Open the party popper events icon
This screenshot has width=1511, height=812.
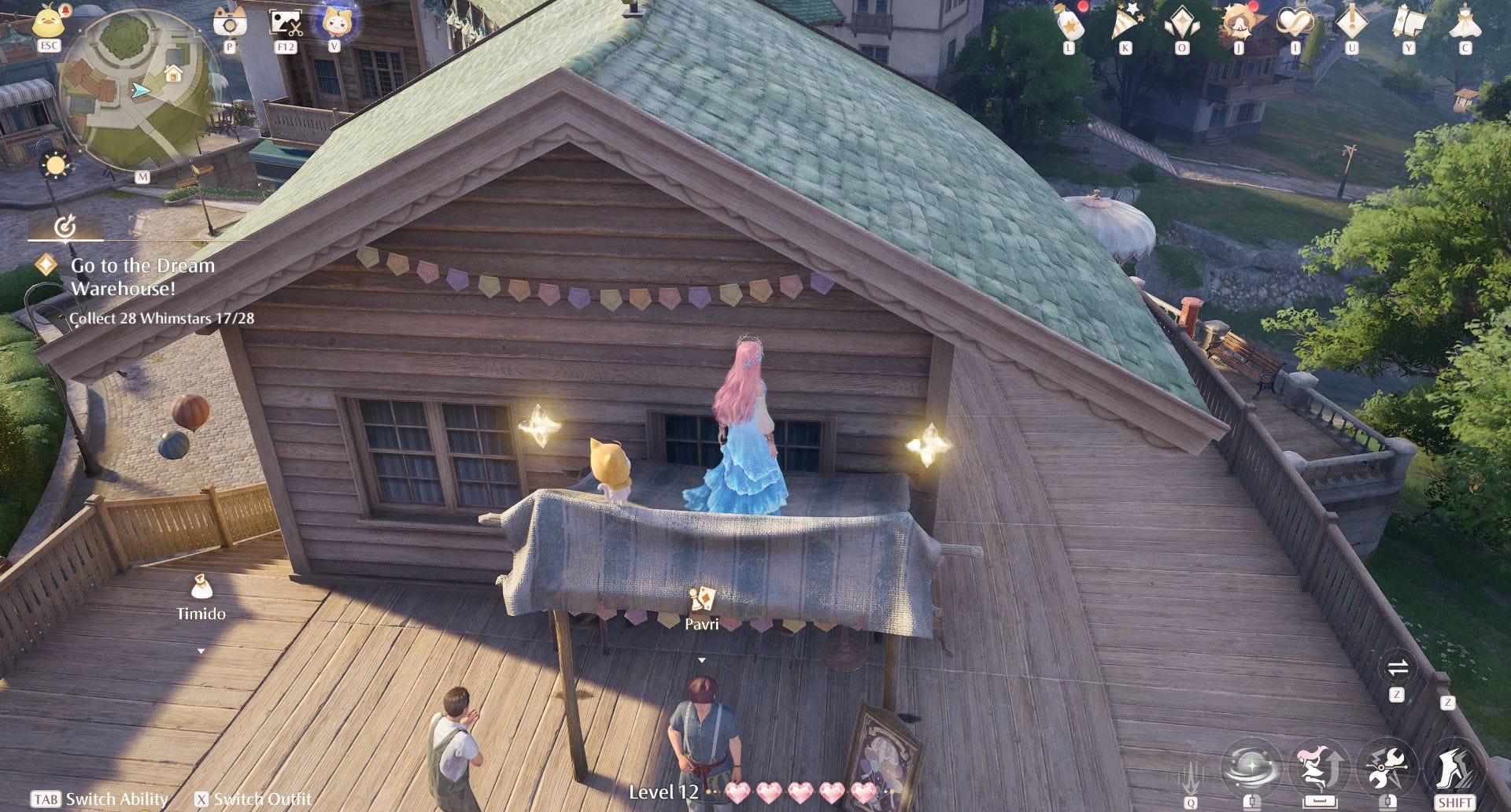tap(1125, 23)
